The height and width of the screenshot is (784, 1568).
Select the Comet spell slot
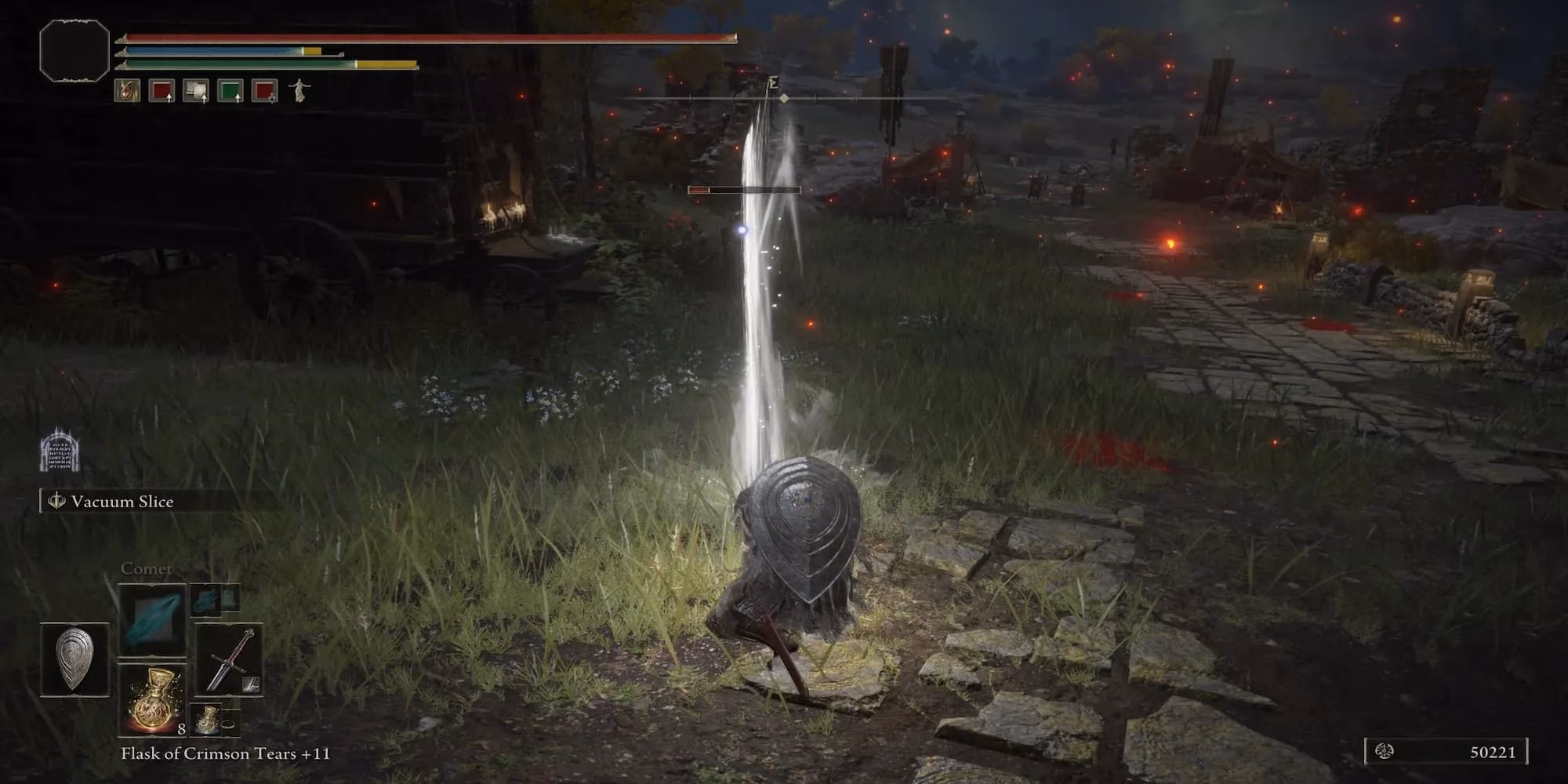(152, 619)
